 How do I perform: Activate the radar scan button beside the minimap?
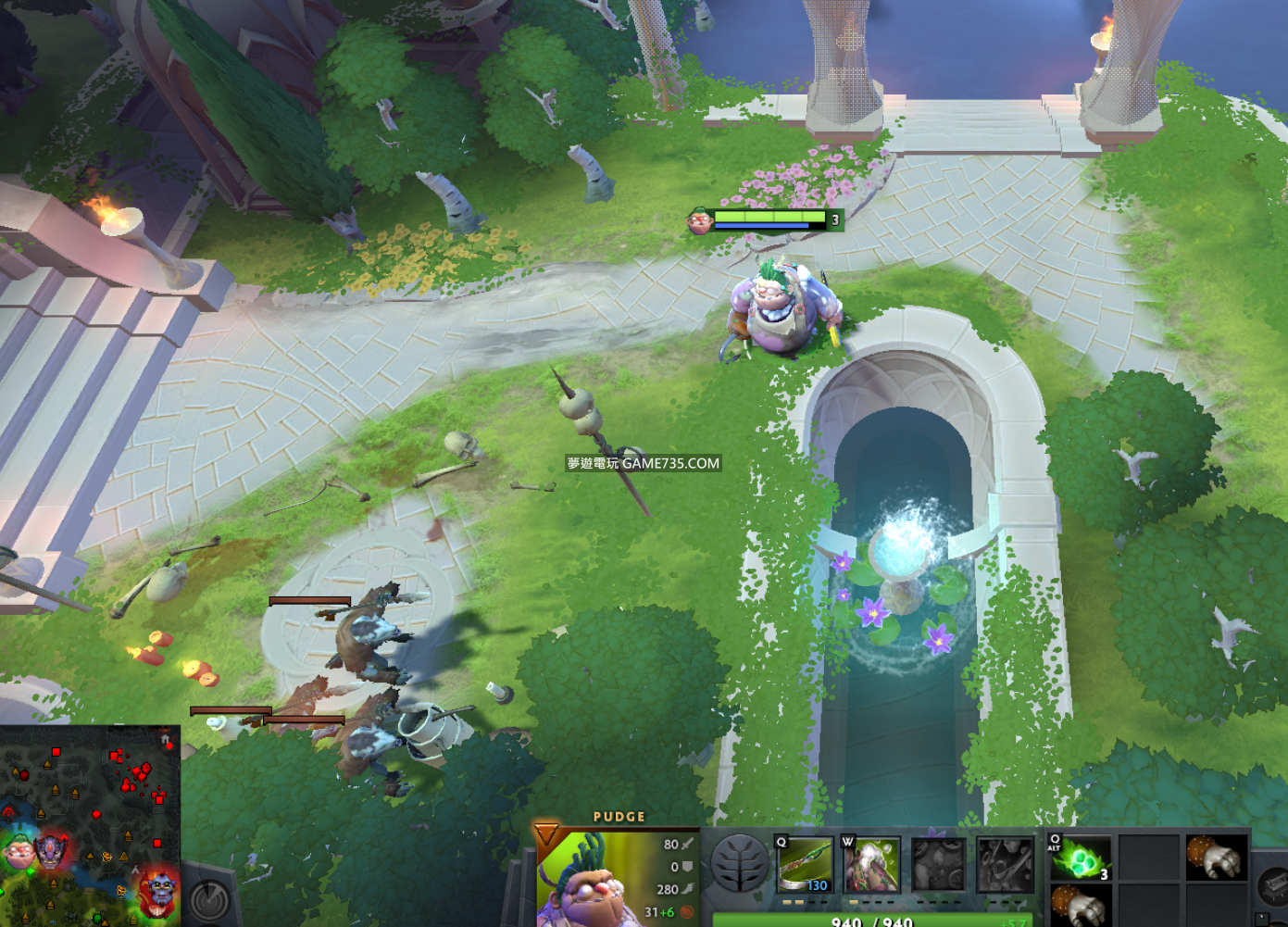210,896
